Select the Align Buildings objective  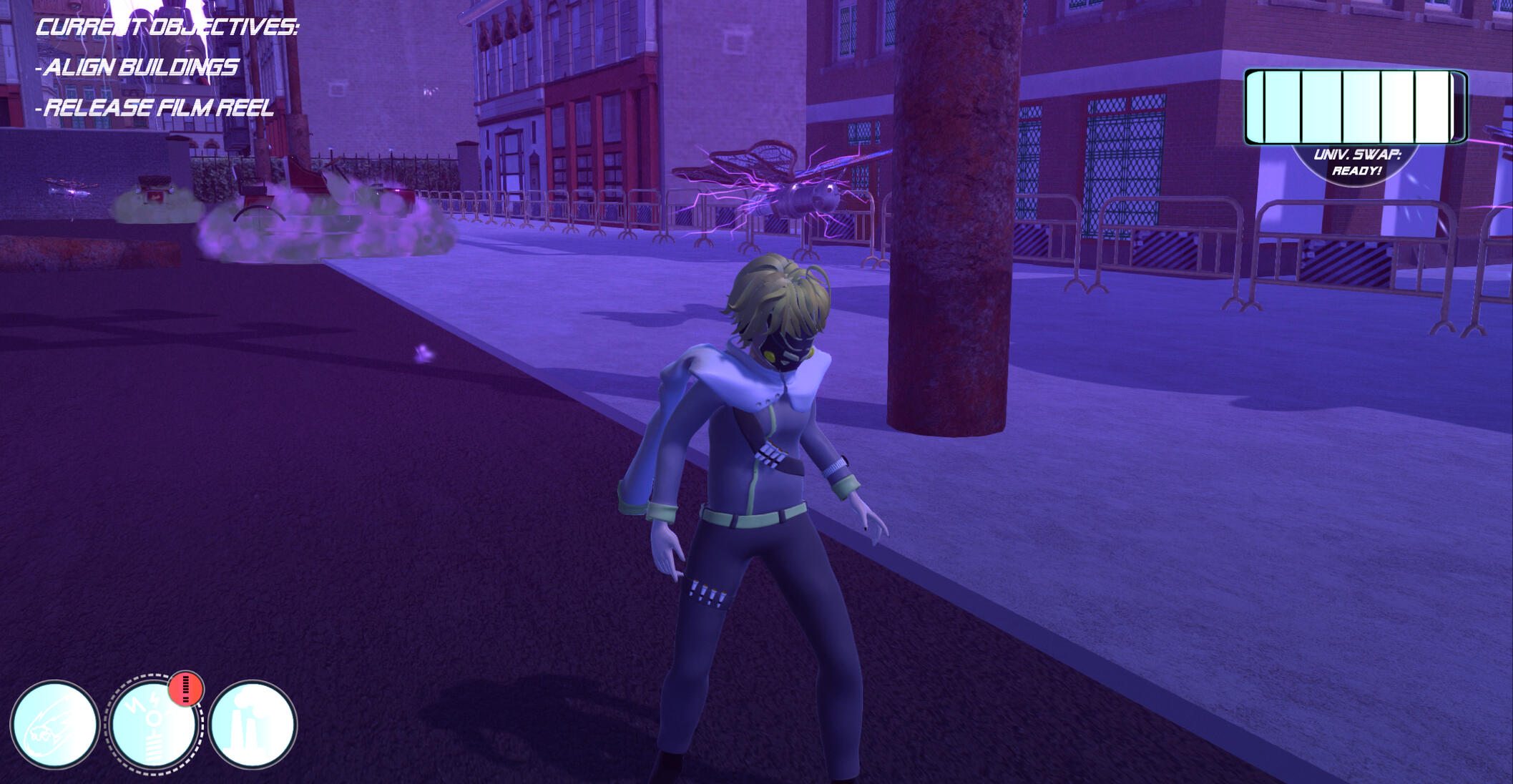pyautogui.click(x=139, y=67)
